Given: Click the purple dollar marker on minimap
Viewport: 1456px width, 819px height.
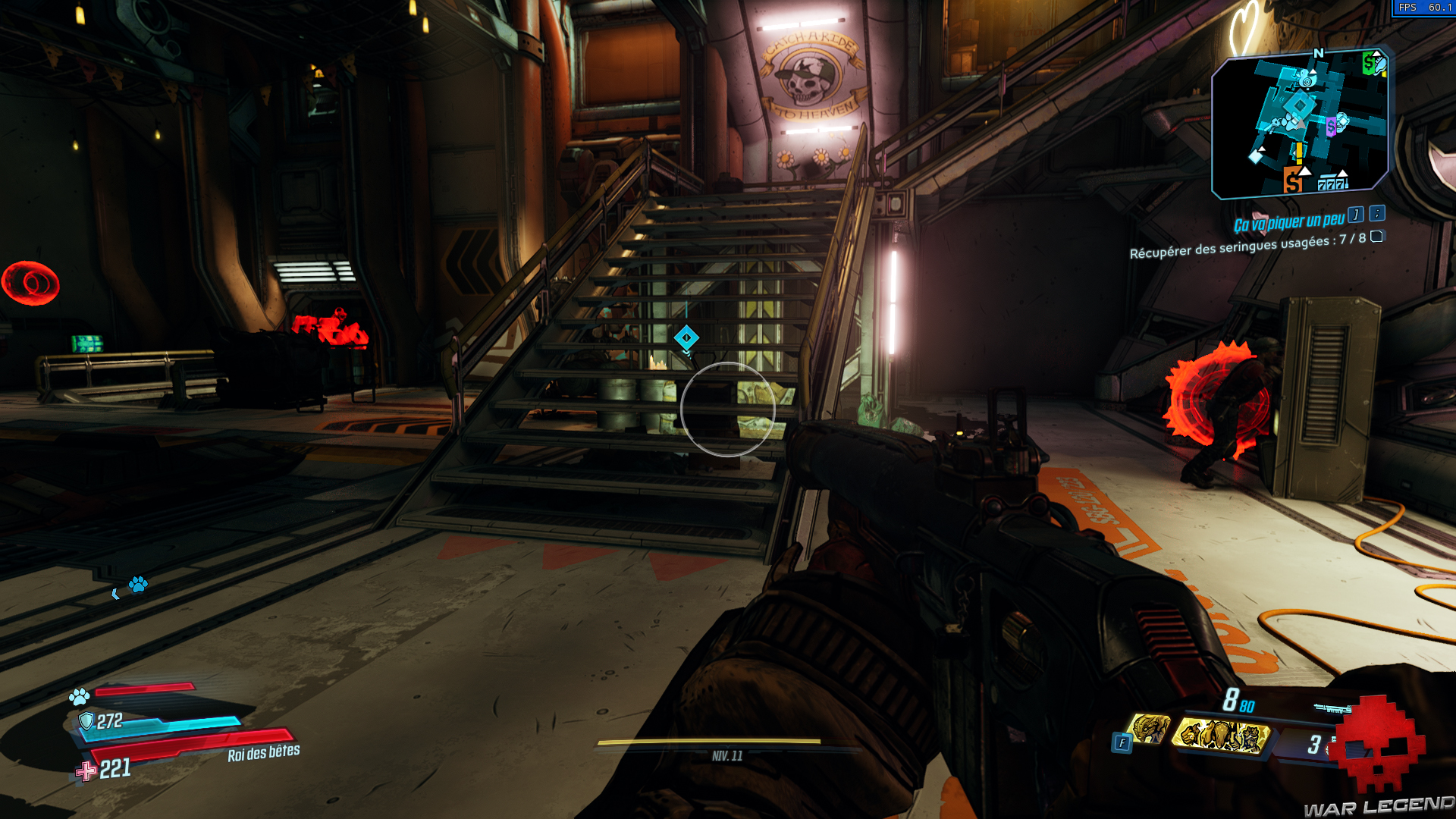Looking at the screenshot, I should coord(1331,126).
